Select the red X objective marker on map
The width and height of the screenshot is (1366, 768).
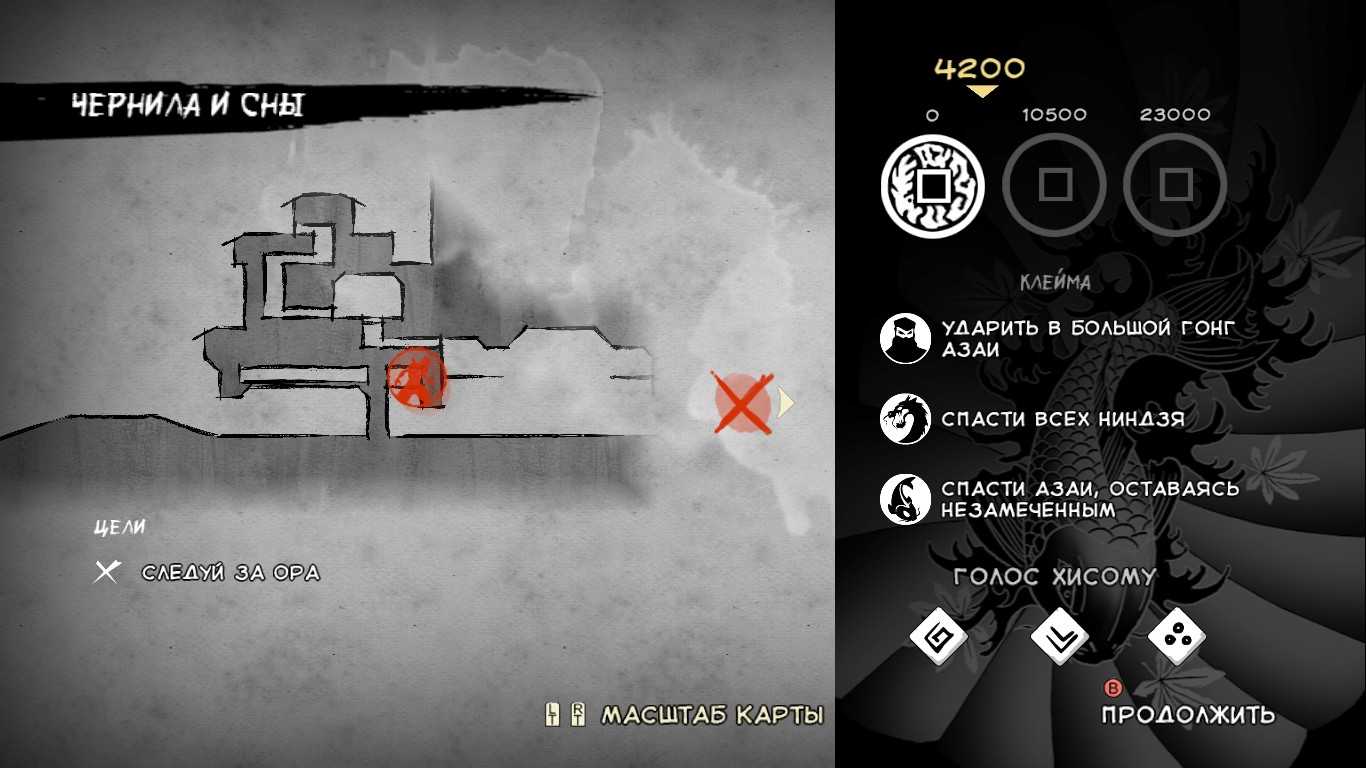tap(742, 403)
